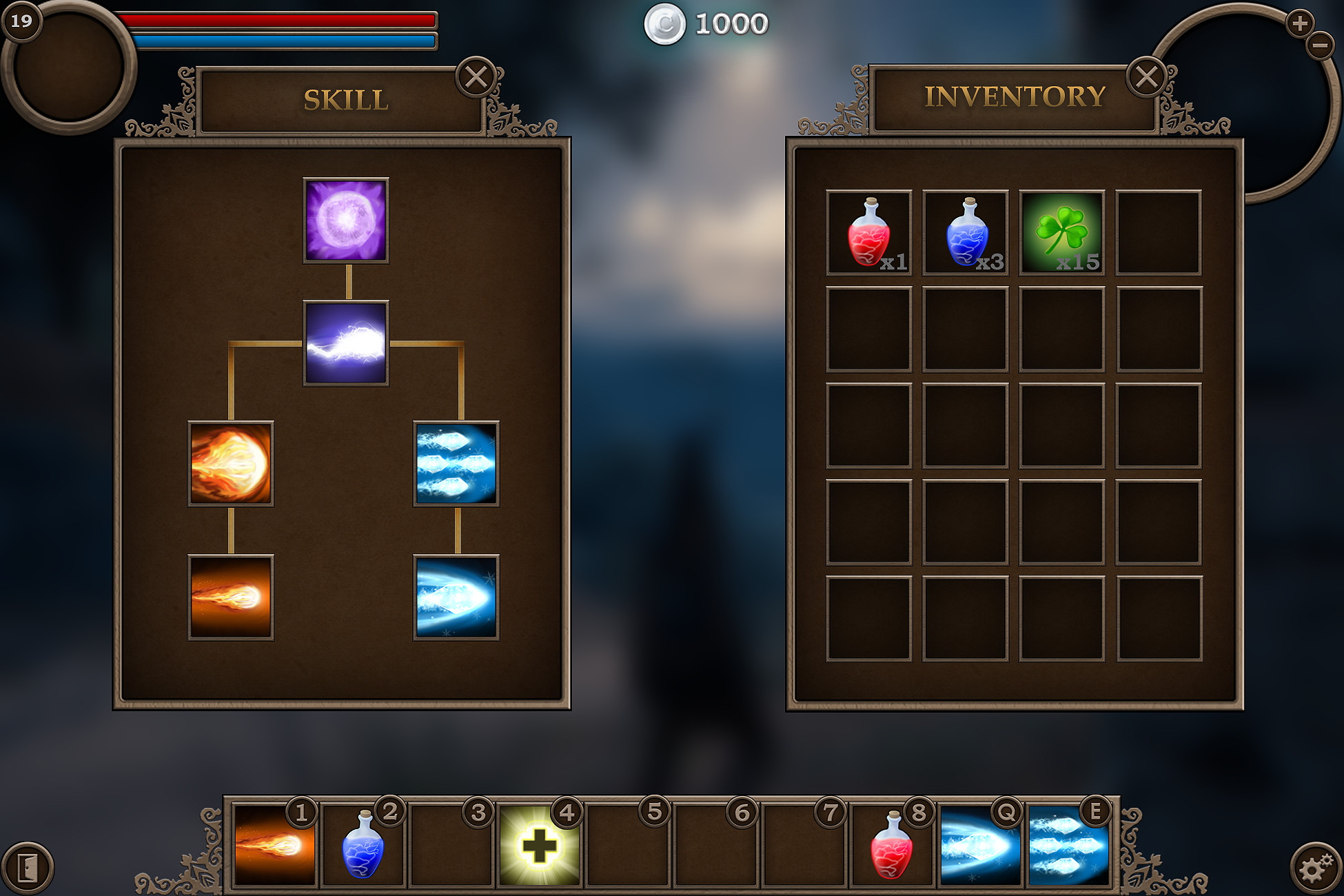Select the blue potion stack of 3
Image resolution: width=1344 pixels, height=896 pixels.
pyautogui.click(x=965, y=232)
